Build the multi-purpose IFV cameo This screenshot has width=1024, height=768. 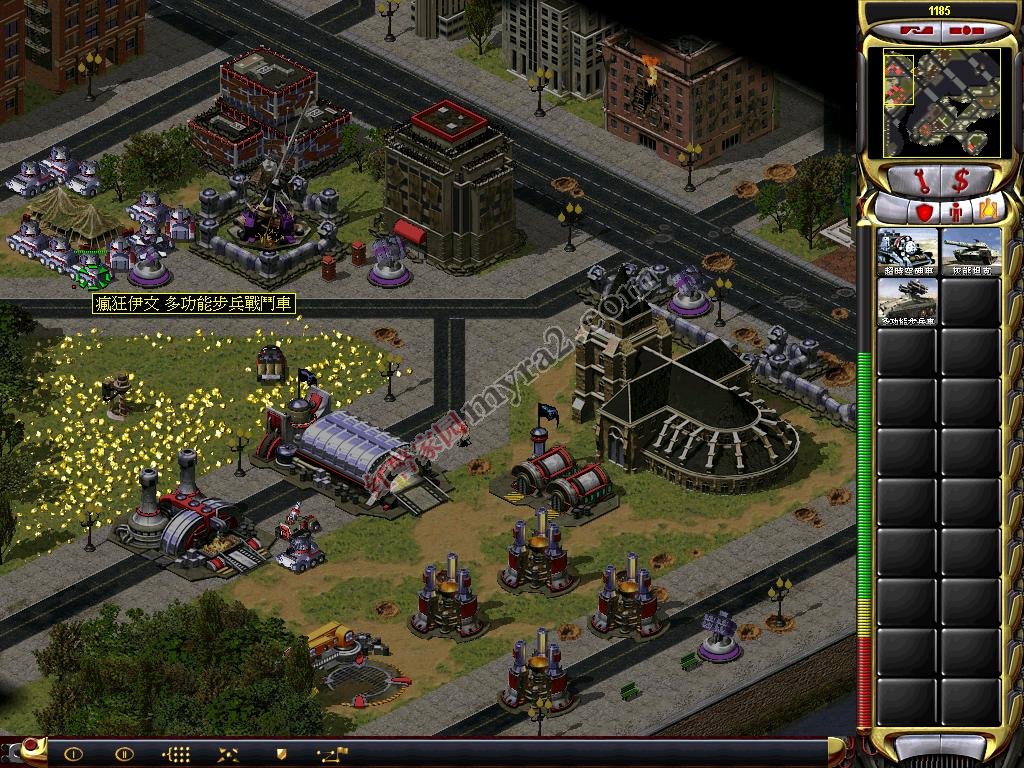pos(908,301)
